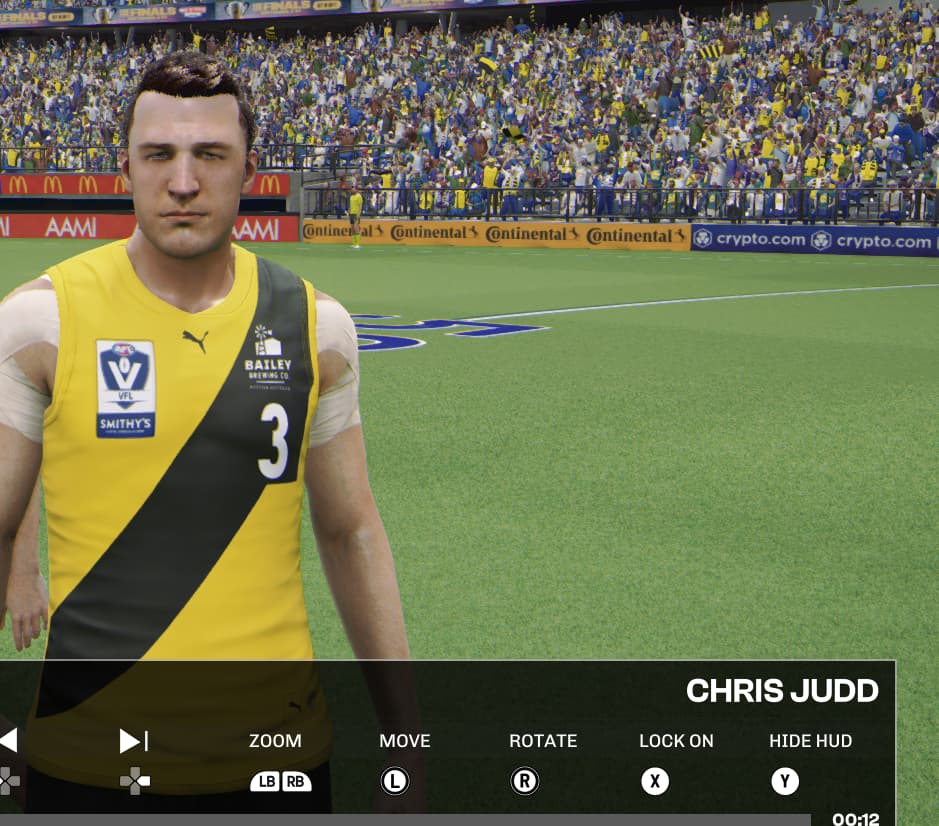
Task: Activate the Move camera control label
Action: [404, 741]
